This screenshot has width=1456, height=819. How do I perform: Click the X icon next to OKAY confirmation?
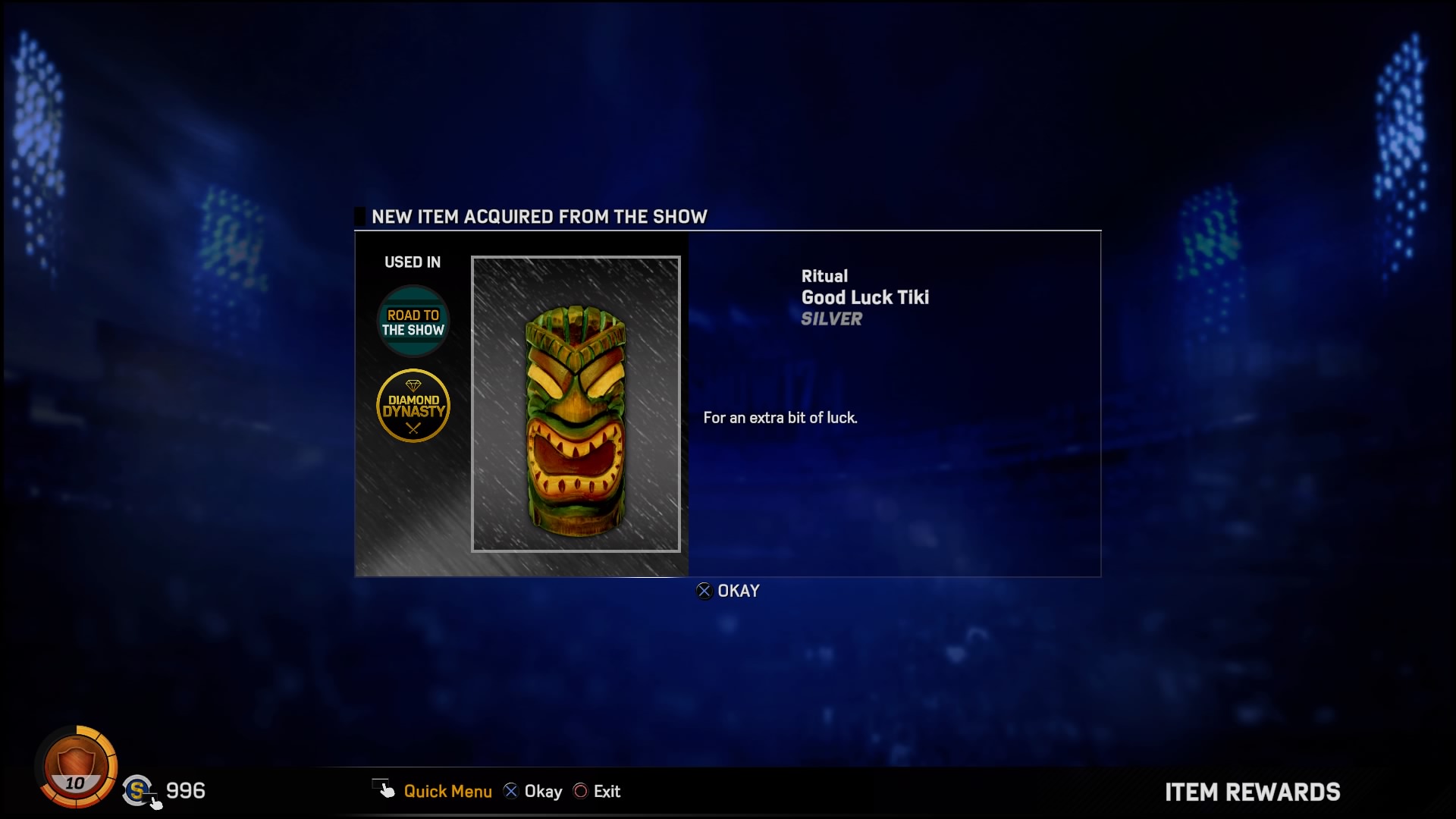click(x=704, y=591)
